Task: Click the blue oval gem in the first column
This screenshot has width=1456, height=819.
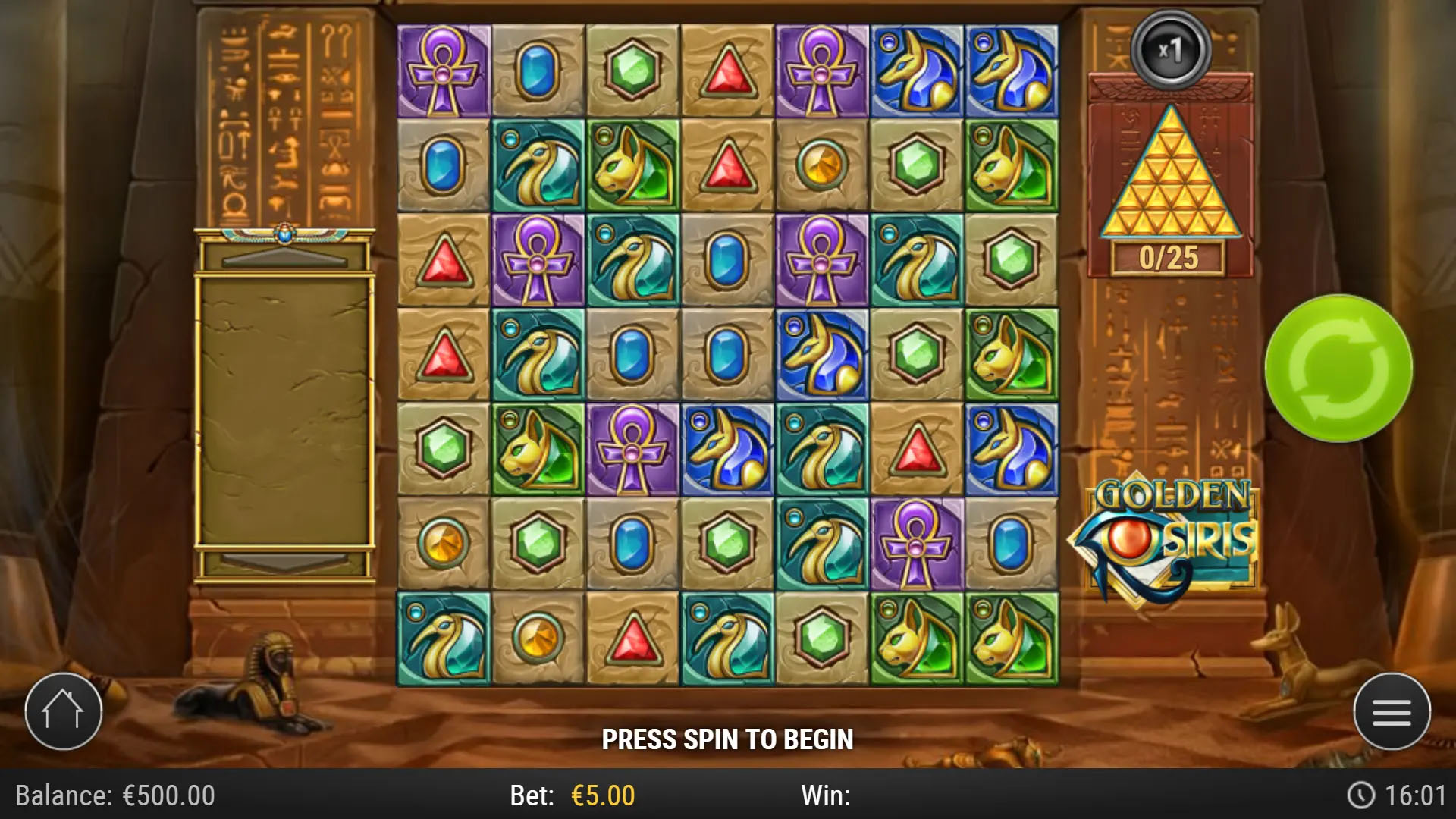Action: (x=444, y=163)
